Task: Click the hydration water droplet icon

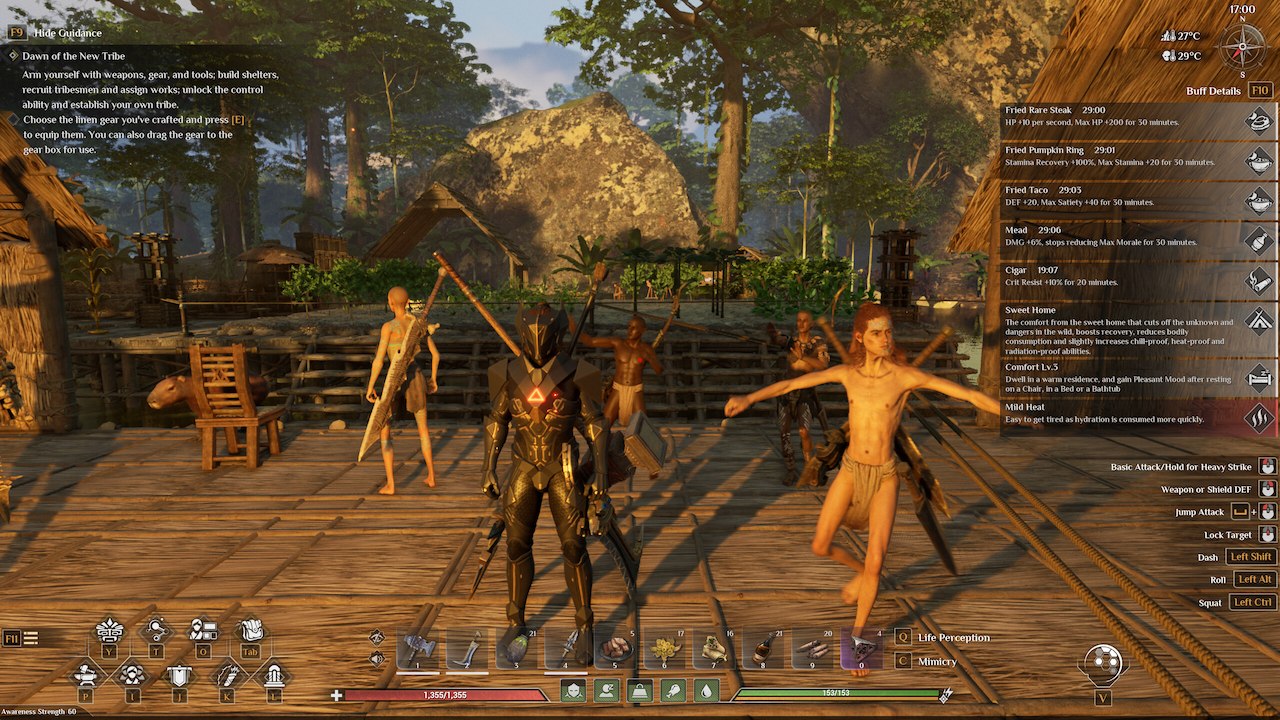Action: [x=706, y=691]
